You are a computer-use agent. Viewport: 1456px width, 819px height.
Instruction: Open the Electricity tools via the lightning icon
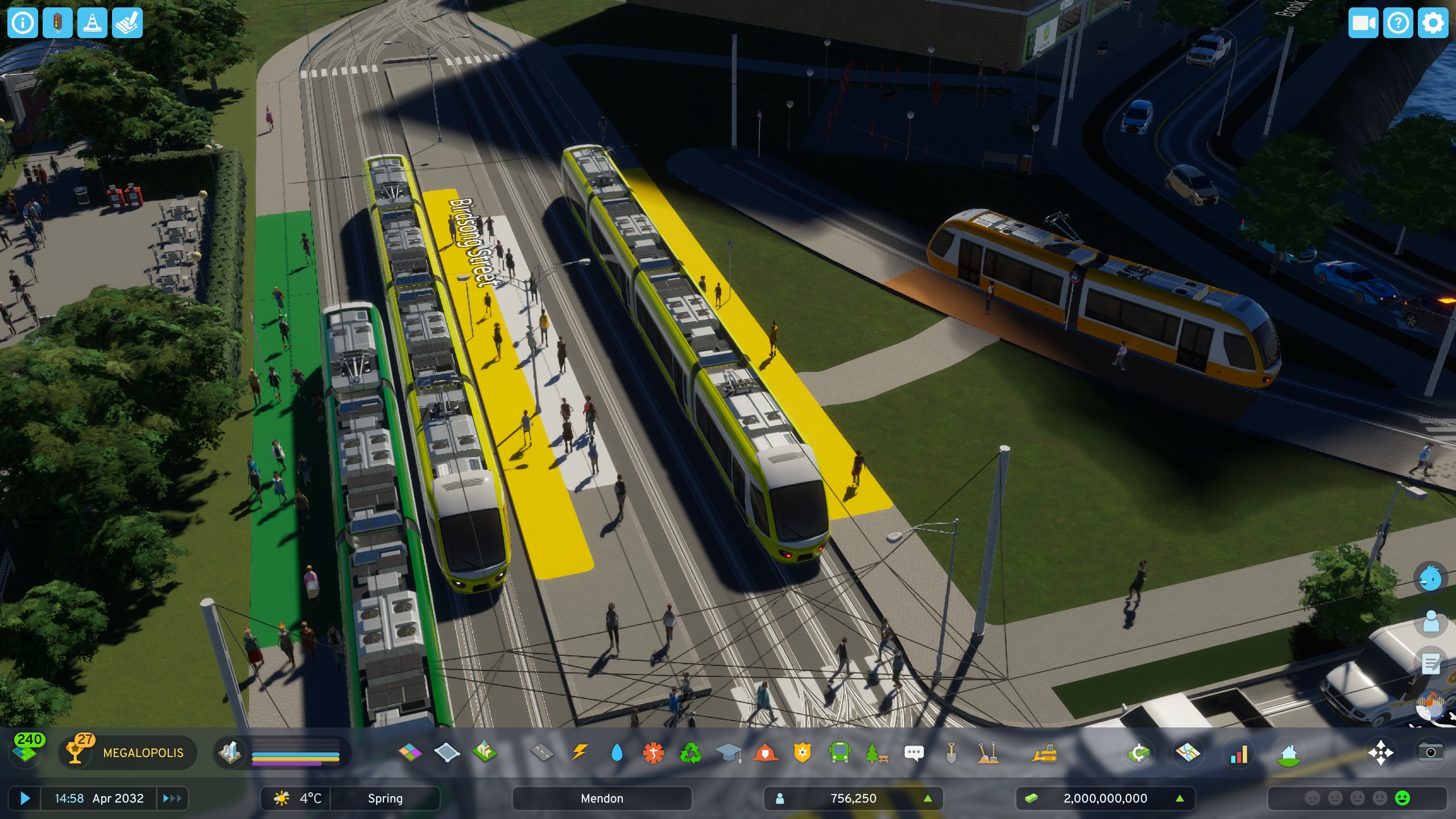point(580,752)
